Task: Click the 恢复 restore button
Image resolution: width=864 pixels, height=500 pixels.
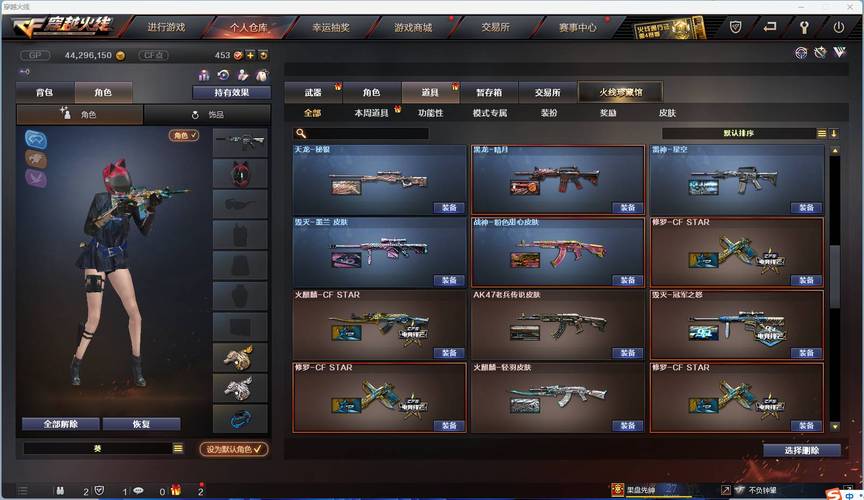Action: [x=141, y=424]
